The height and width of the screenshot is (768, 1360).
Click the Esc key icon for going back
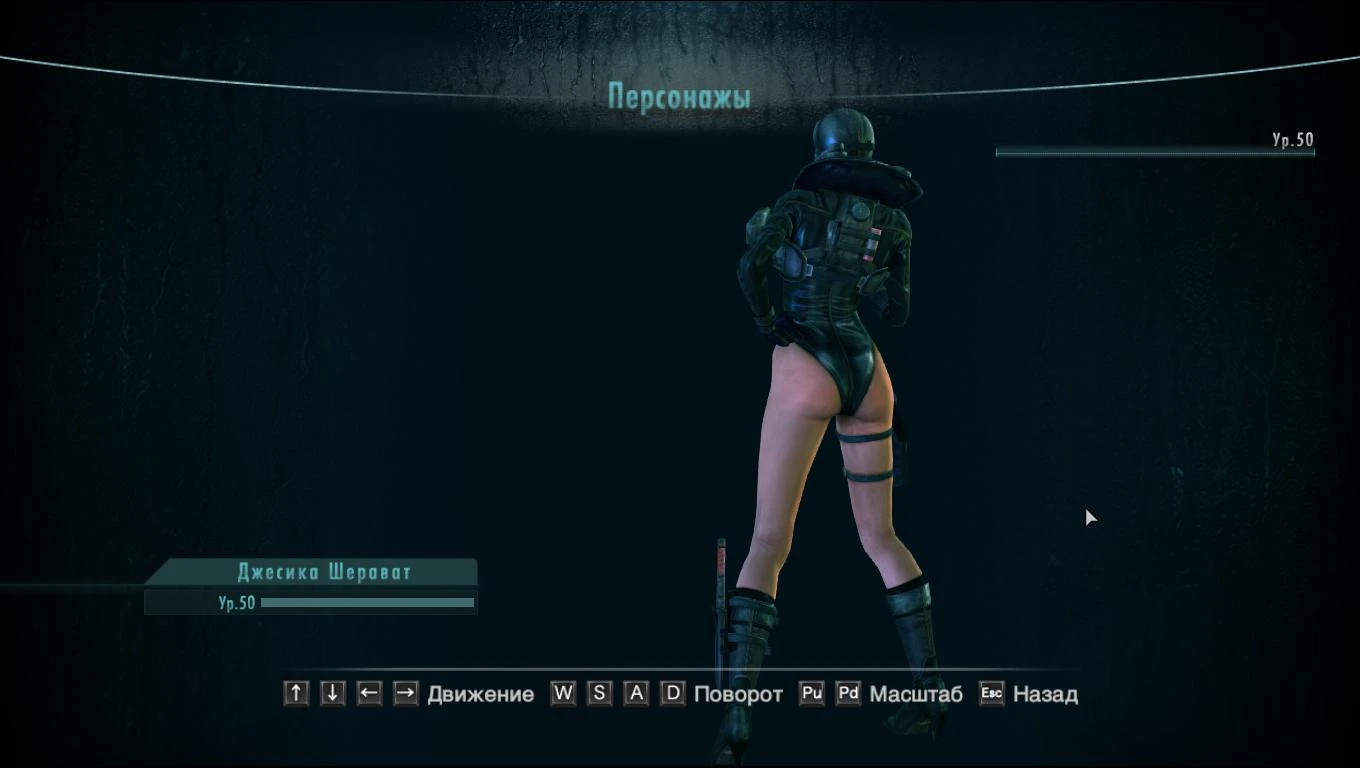989,693
